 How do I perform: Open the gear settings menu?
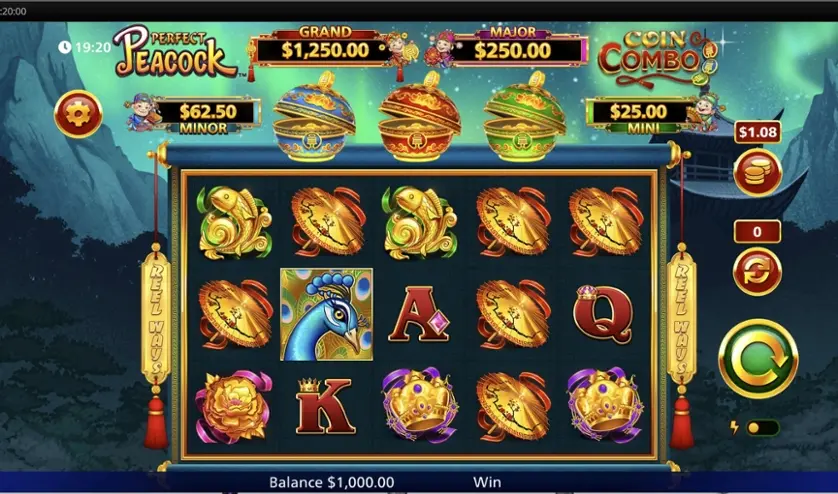[x=78, y=114]
